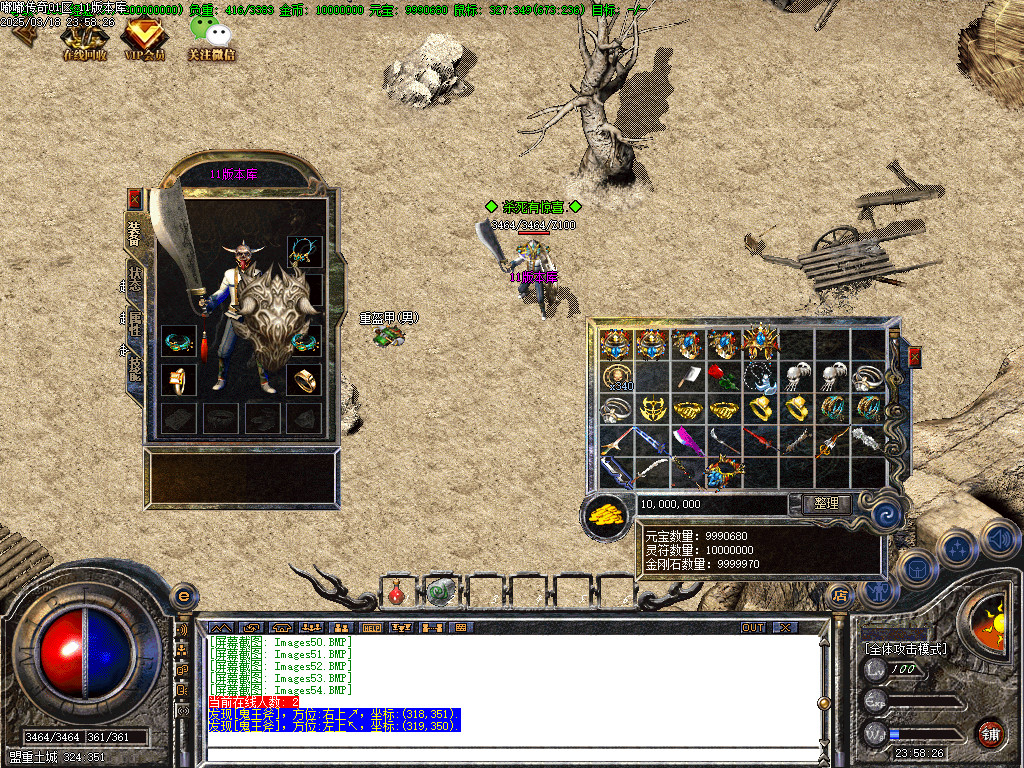Open the 店 shop round button
The image size is (1024, 768).
(x=839, y=594)
